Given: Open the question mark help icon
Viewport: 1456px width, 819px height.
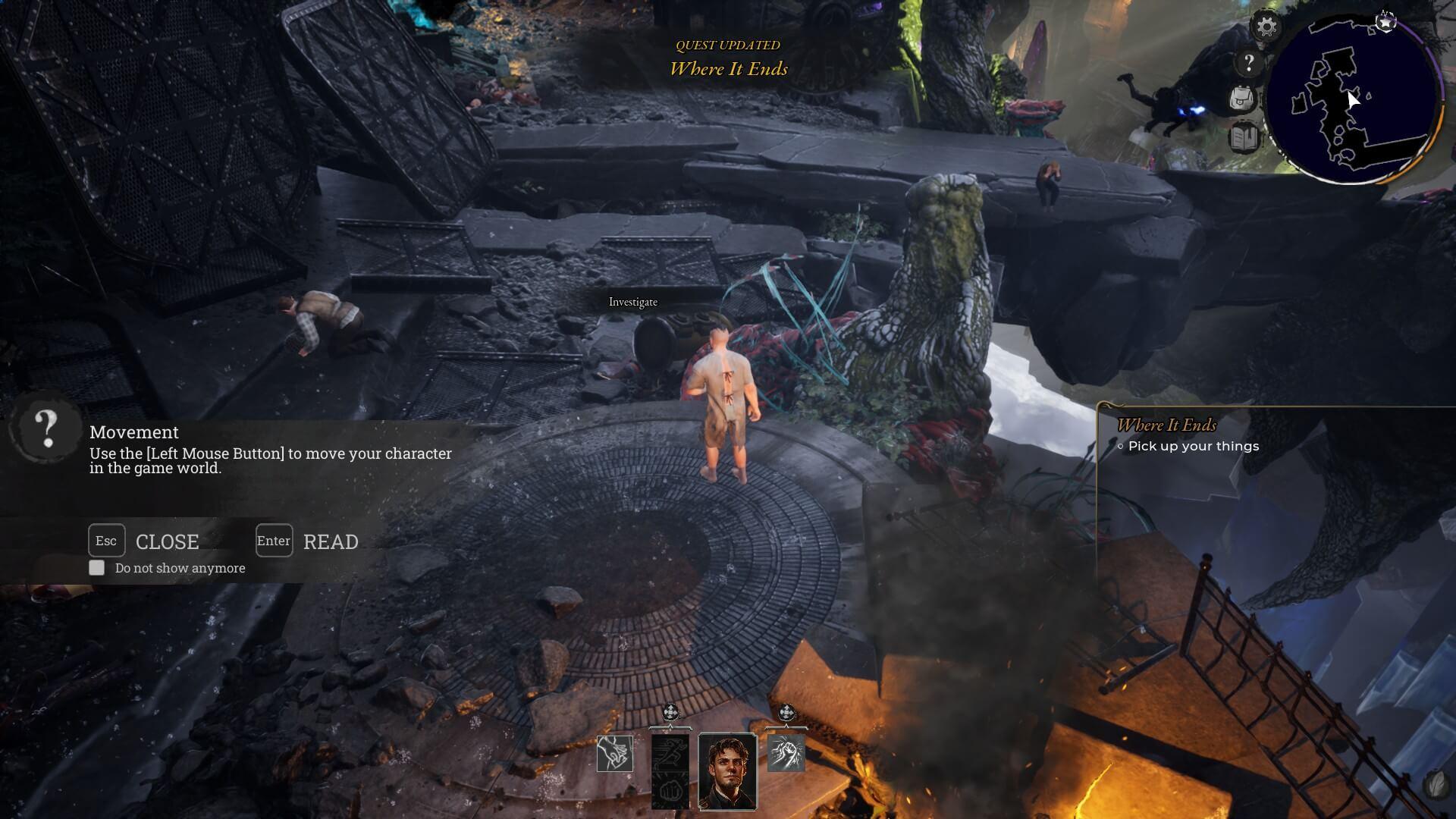Looking at the screenshot, I should (x=1248, y=63).
